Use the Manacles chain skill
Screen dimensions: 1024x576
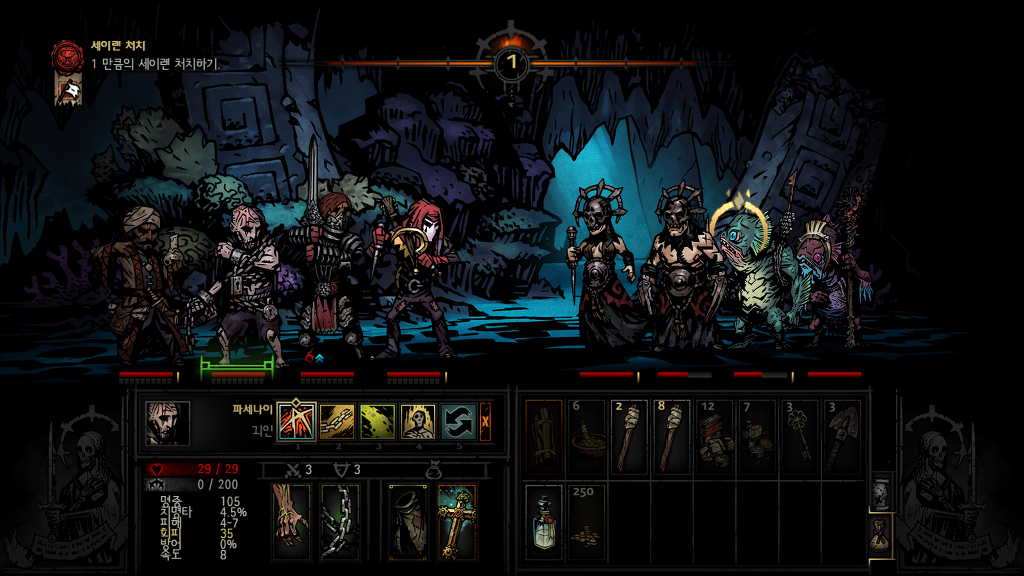tap(337, 422)
